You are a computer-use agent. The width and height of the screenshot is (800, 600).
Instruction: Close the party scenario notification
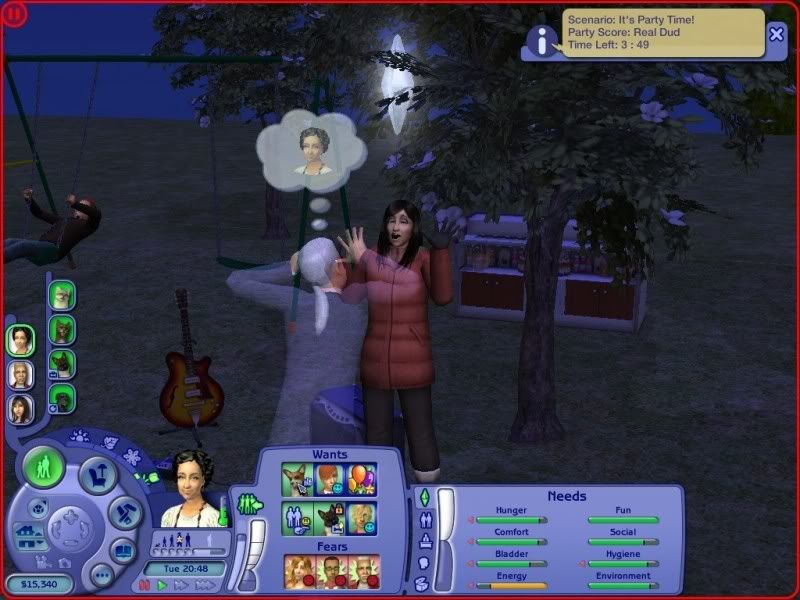click(777, 34)
